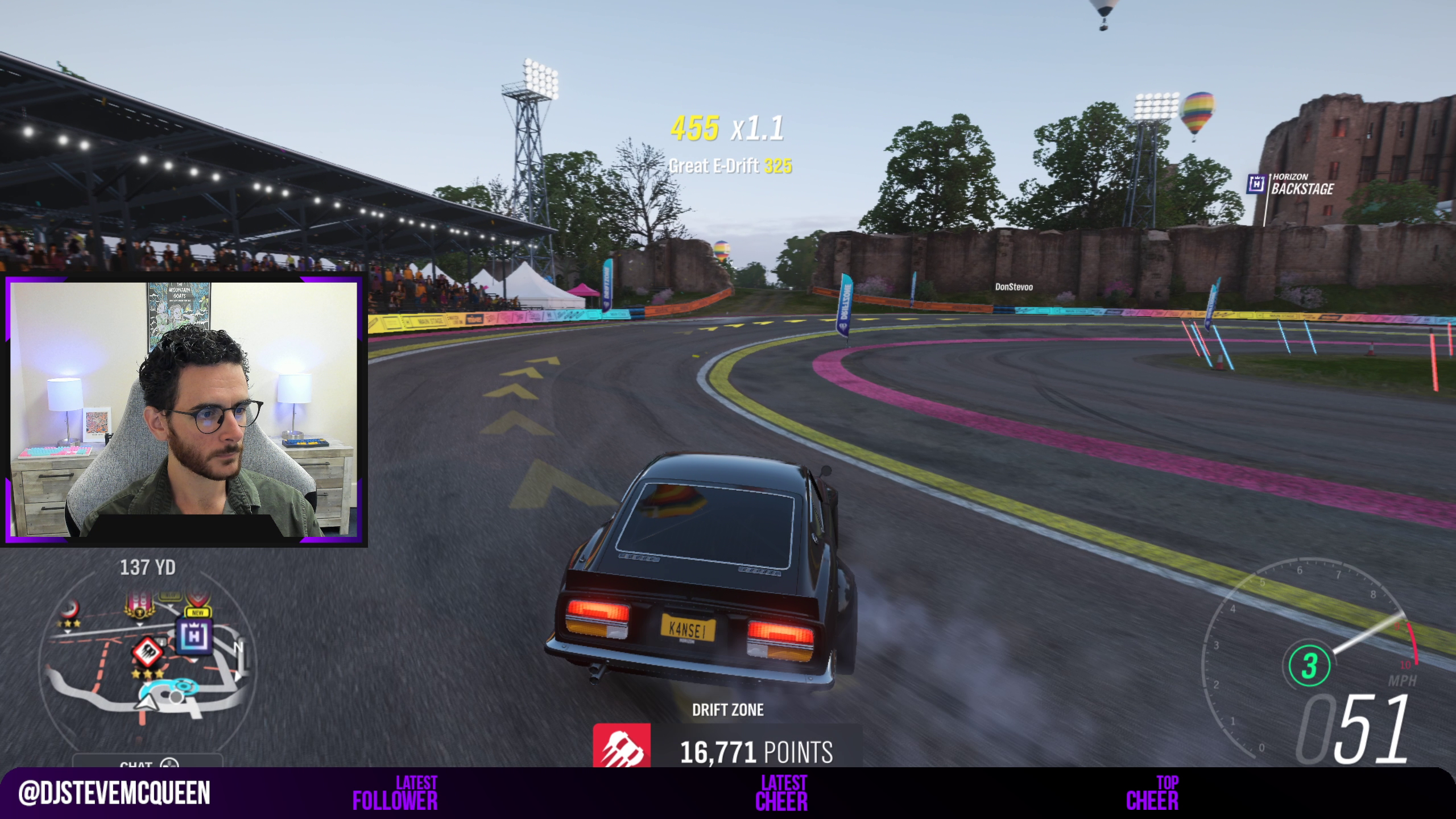Click the red crescent marker on minimap
The width and height of the screenshot is (1456, 819).
click(71, 610)
